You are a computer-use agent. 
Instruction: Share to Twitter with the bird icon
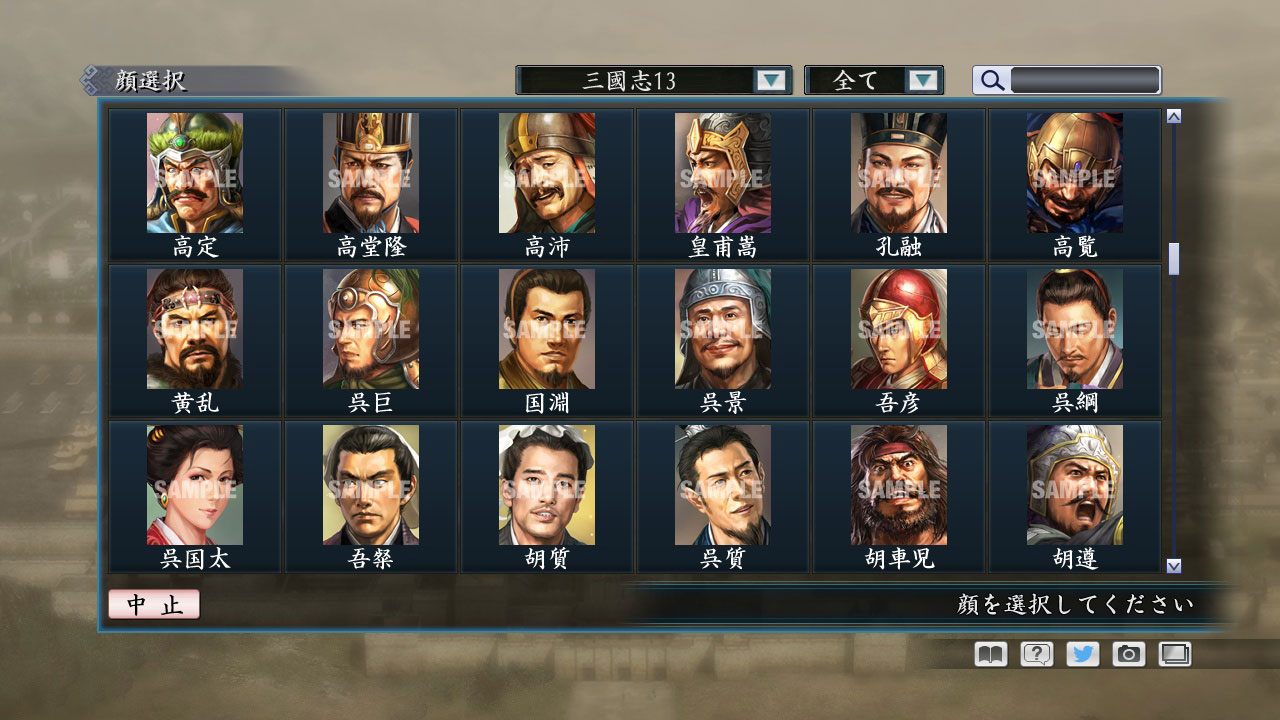click(x=1081, y=654)
